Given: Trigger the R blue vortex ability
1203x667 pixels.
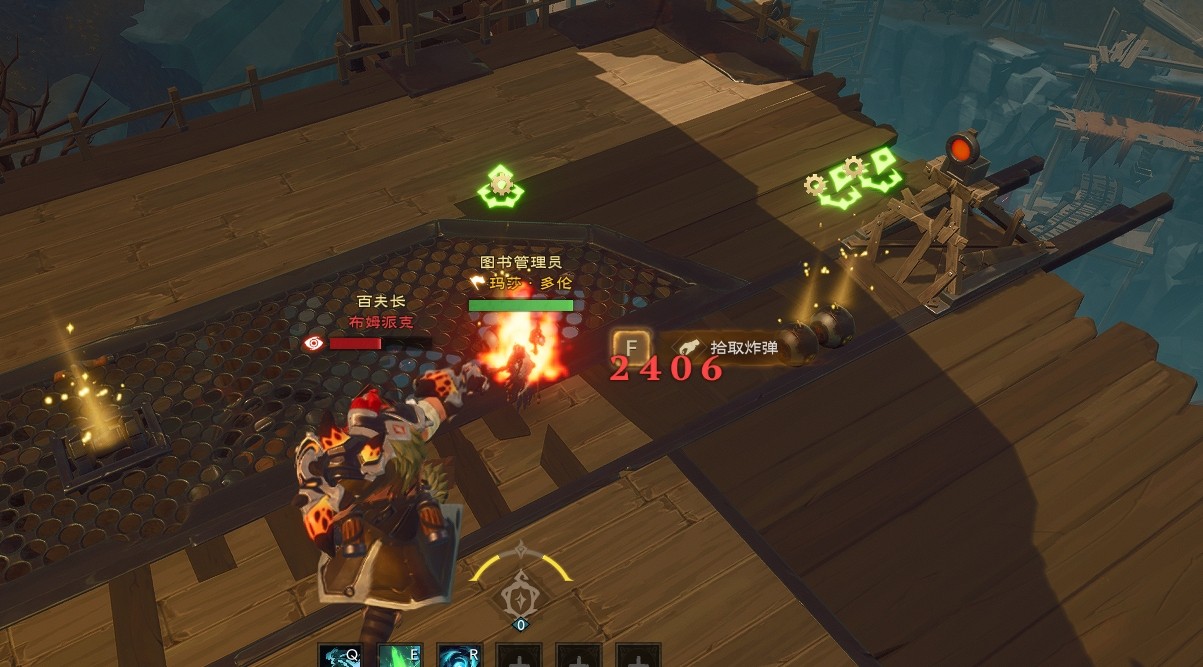Looking at the screenshot, I should pos(458,656).
